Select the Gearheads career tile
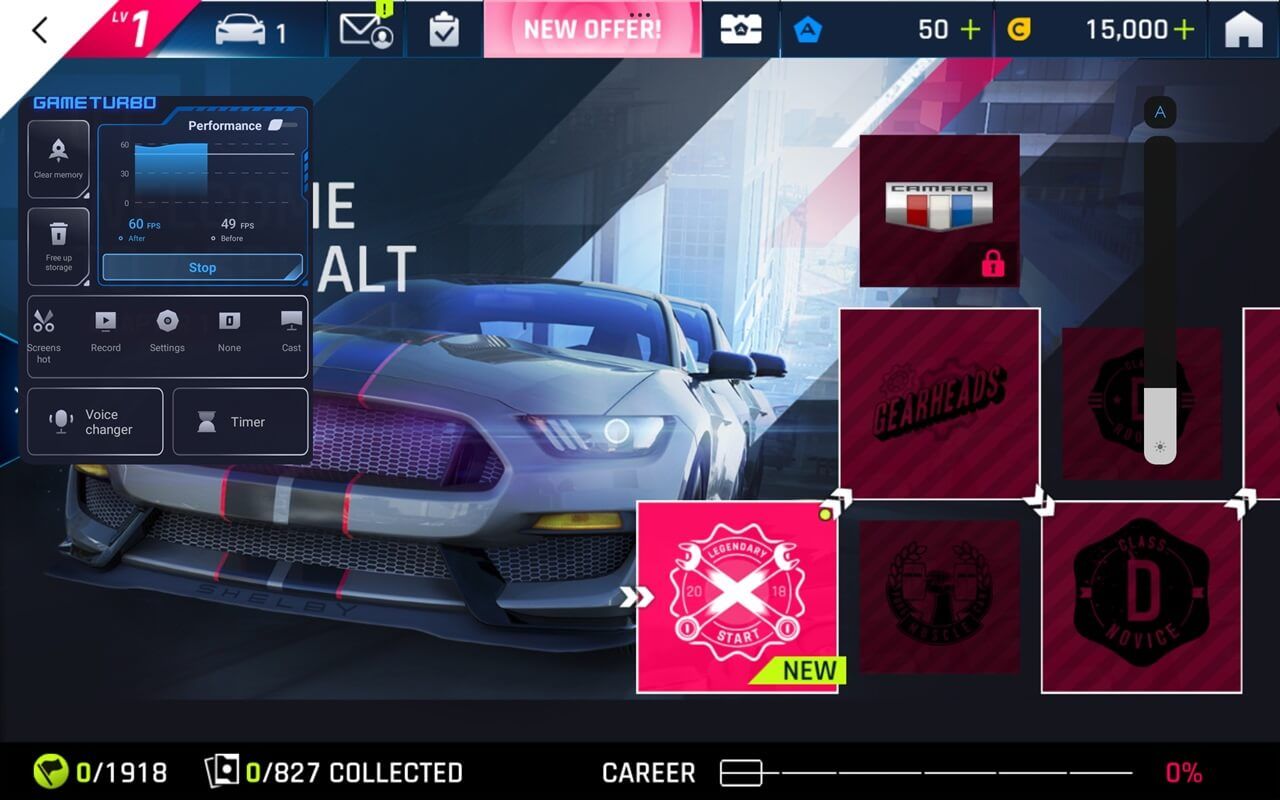1280x800 pixels. pyautogui.click(x=939, y=403)
